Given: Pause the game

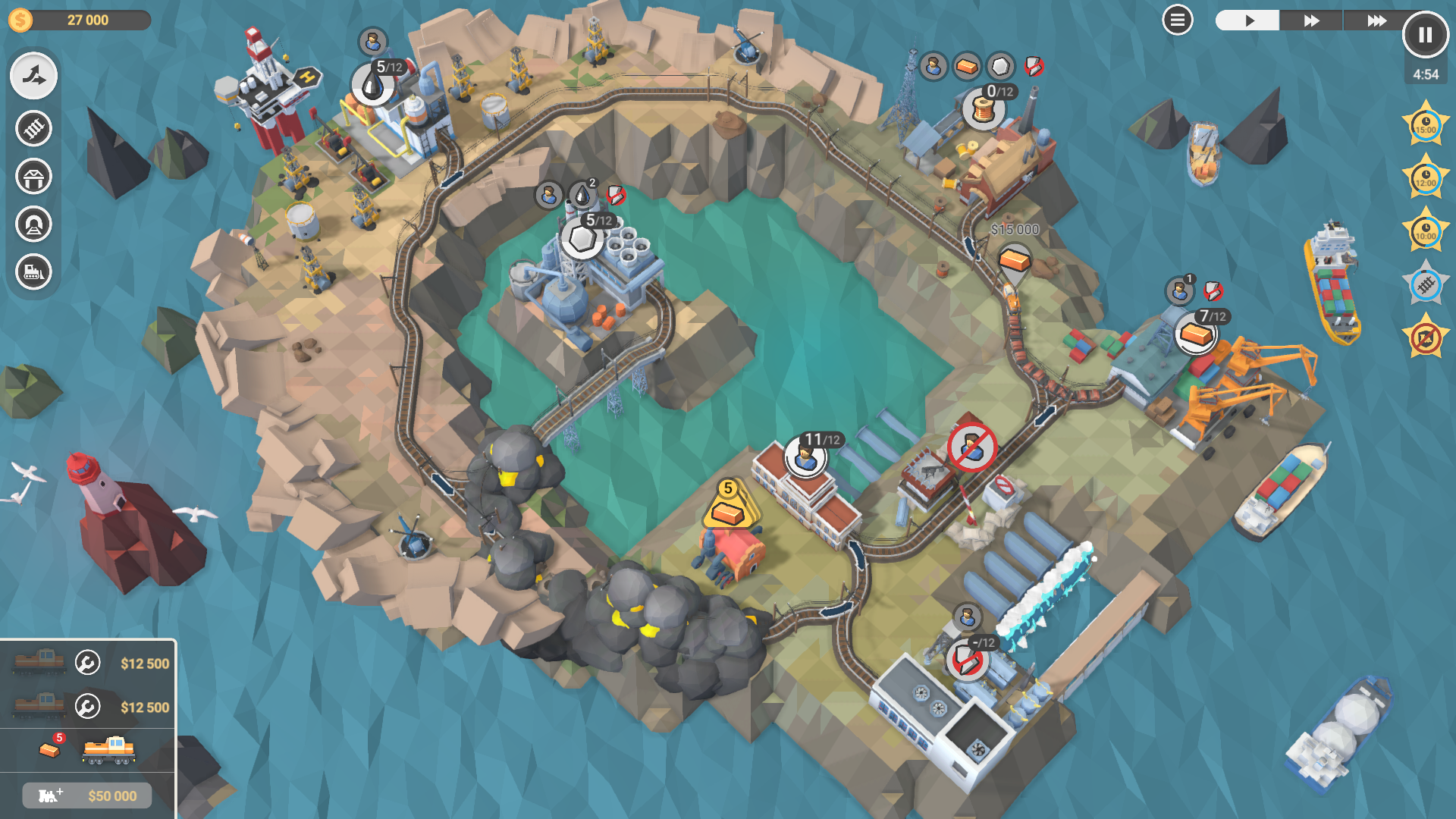Looking at the screenshot, I should 1424,34.
